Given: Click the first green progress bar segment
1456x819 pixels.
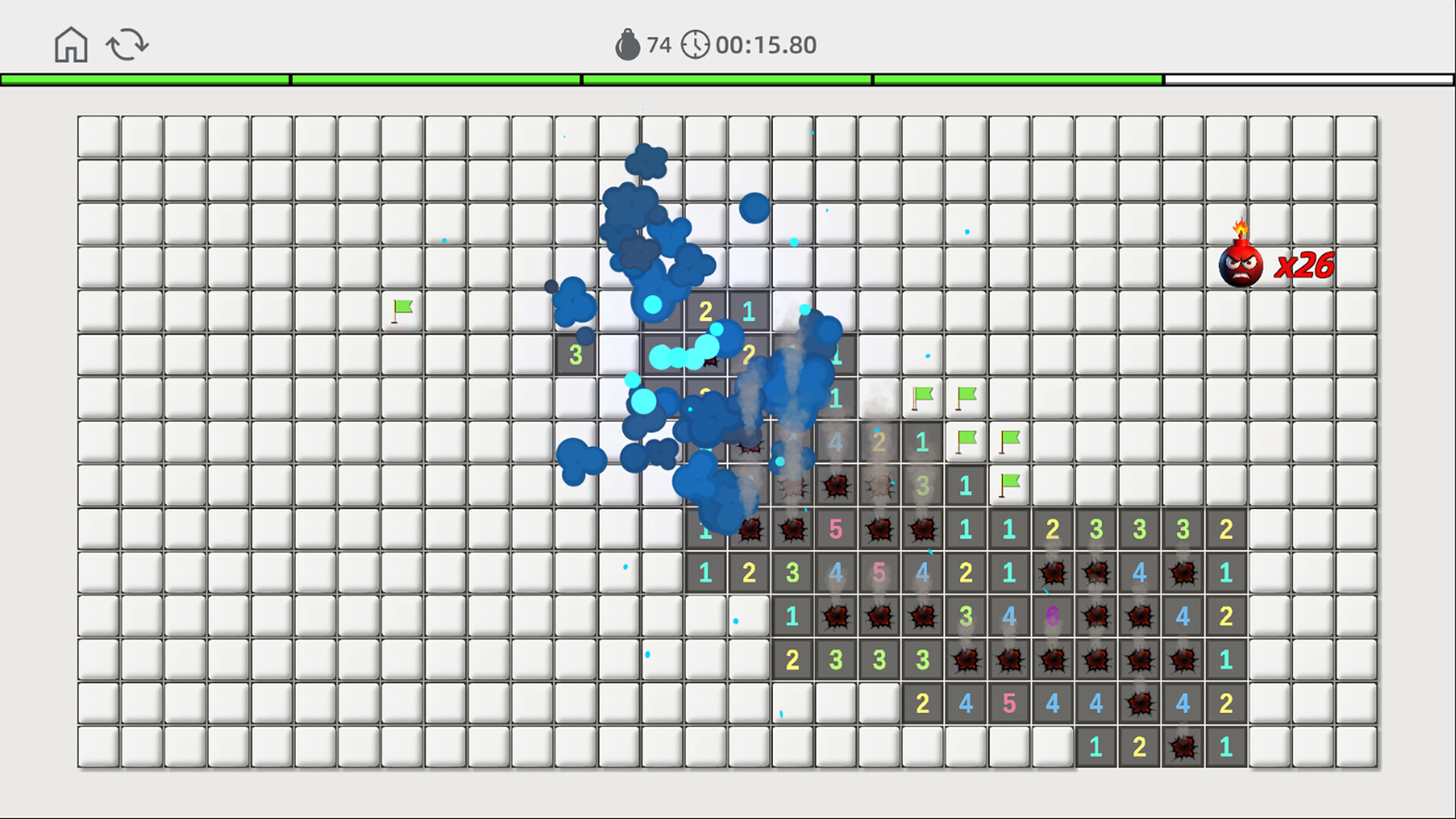Looking at the screenshot, I should 144,78.
